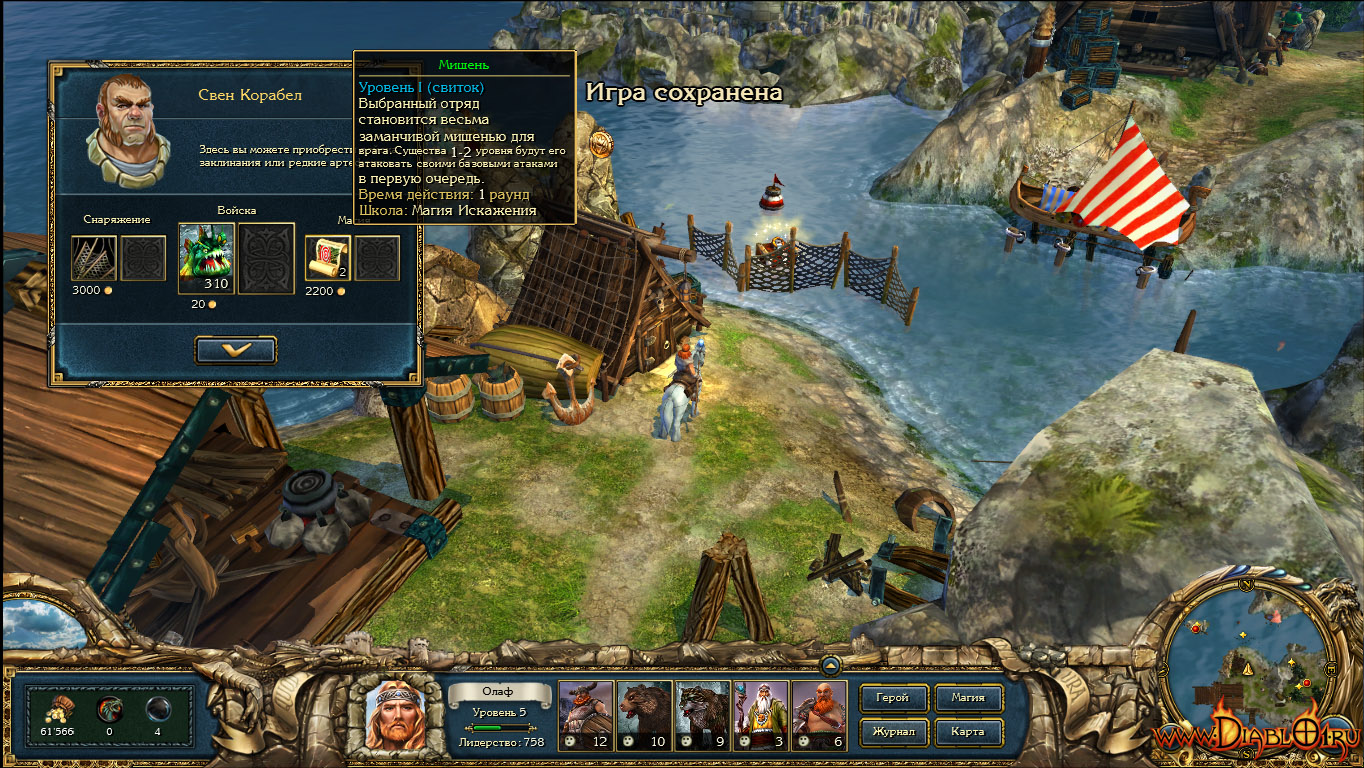1364x768 pixels.
Task: Select the fishing net item costing 3000
Action: 94,258
